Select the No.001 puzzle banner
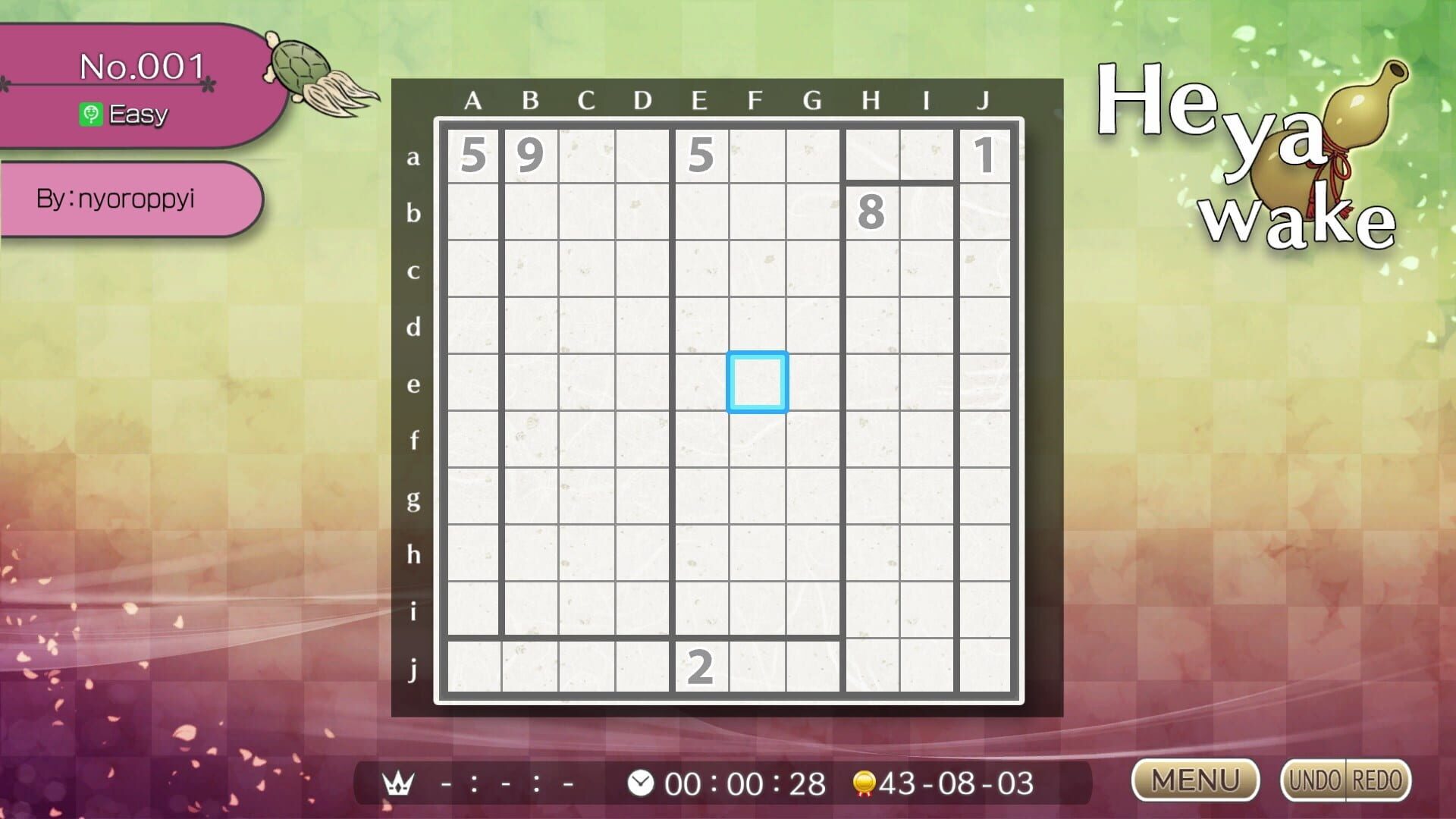 [140, 68]
